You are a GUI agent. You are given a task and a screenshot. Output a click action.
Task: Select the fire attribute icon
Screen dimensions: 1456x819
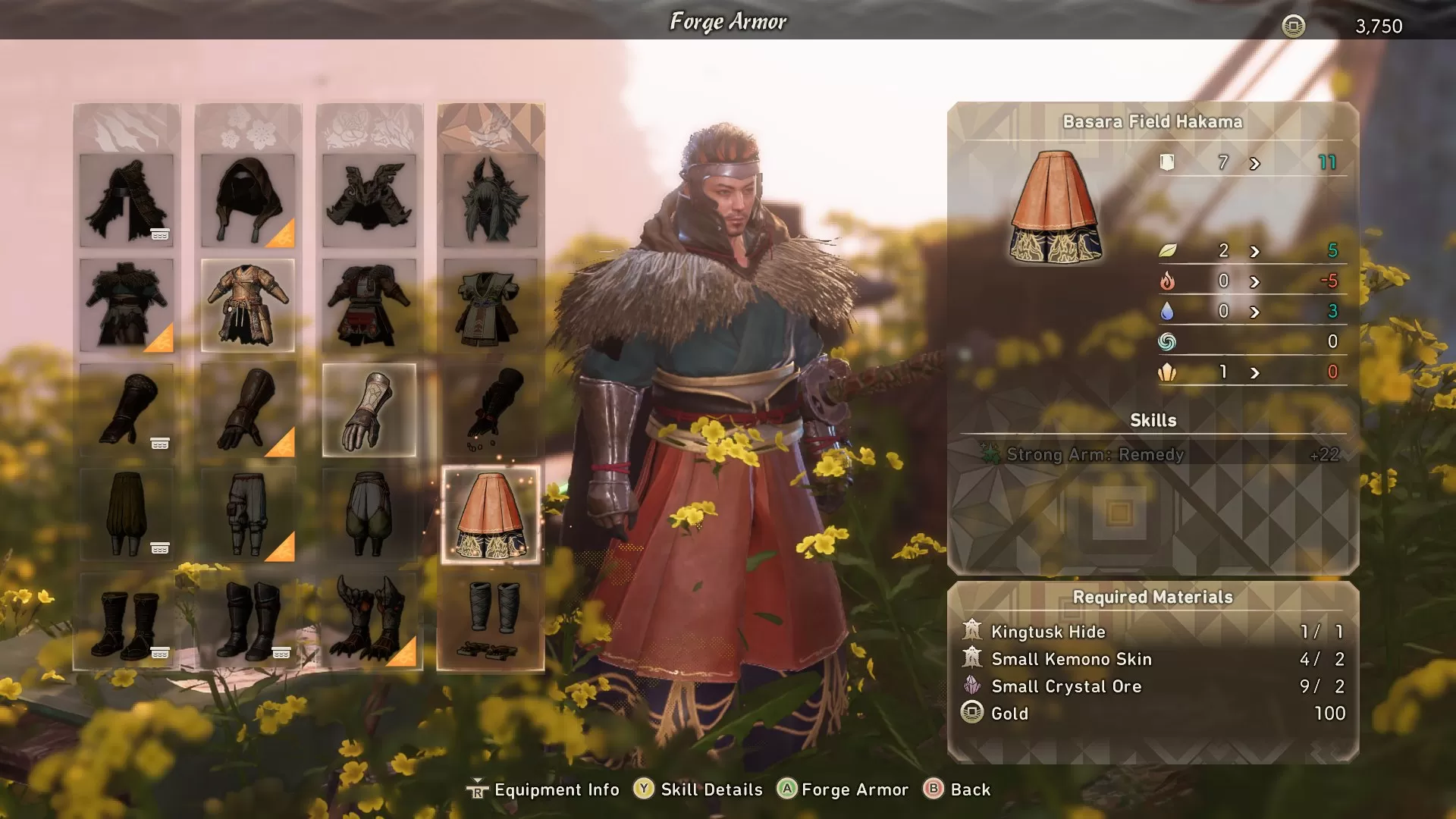pyautogui.click(x=1171, y=280)
